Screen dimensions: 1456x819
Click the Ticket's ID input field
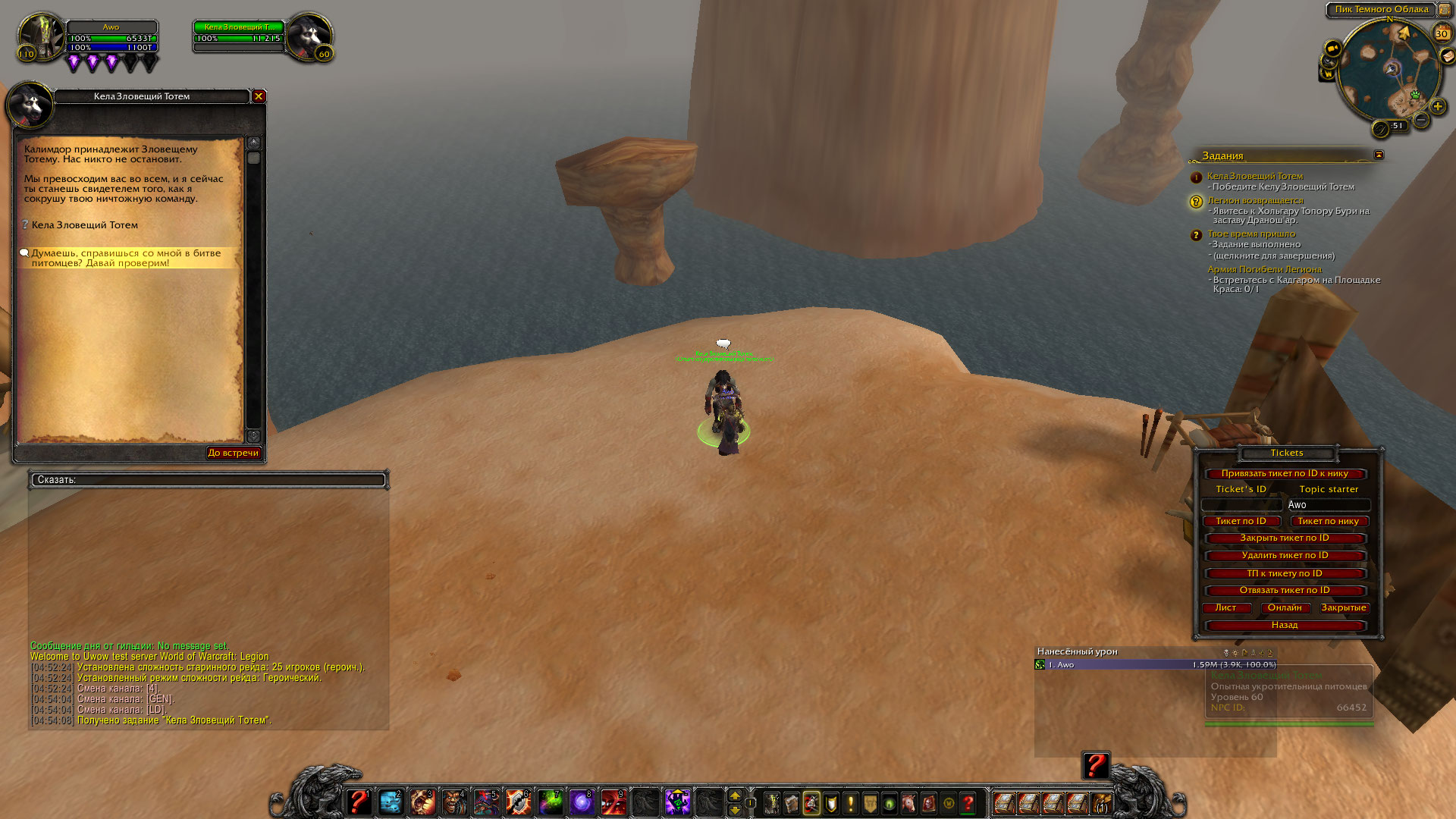[1241, 505]
